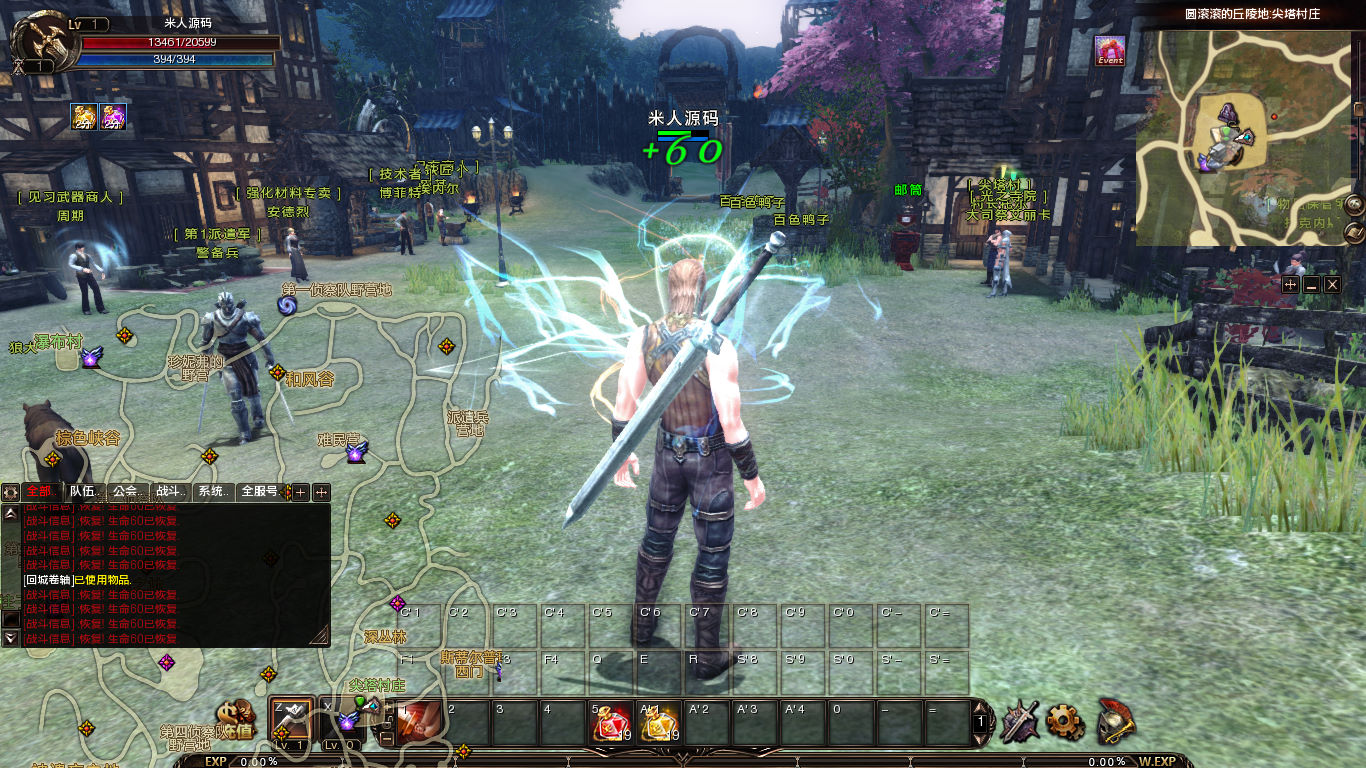Screen dimensions: 1366x768
Task: Use the red health potion in hotbar
Action: coord(611,723)
